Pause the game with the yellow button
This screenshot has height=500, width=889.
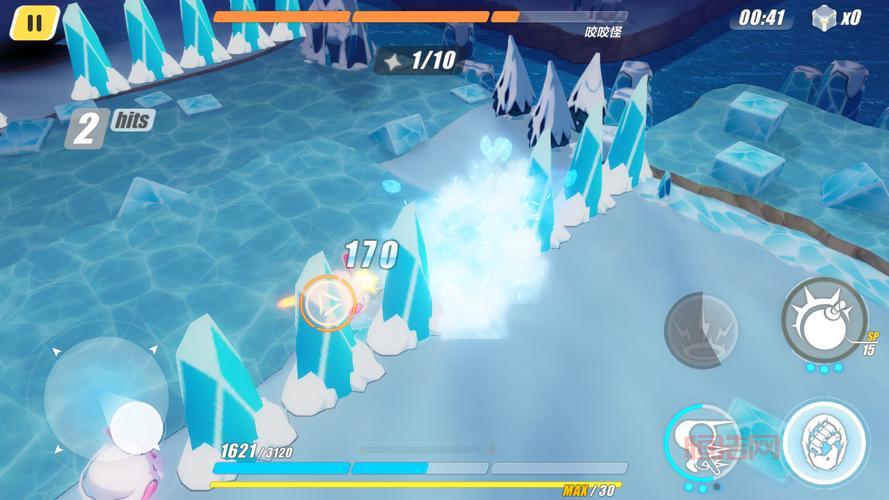[x=34, y=22]
